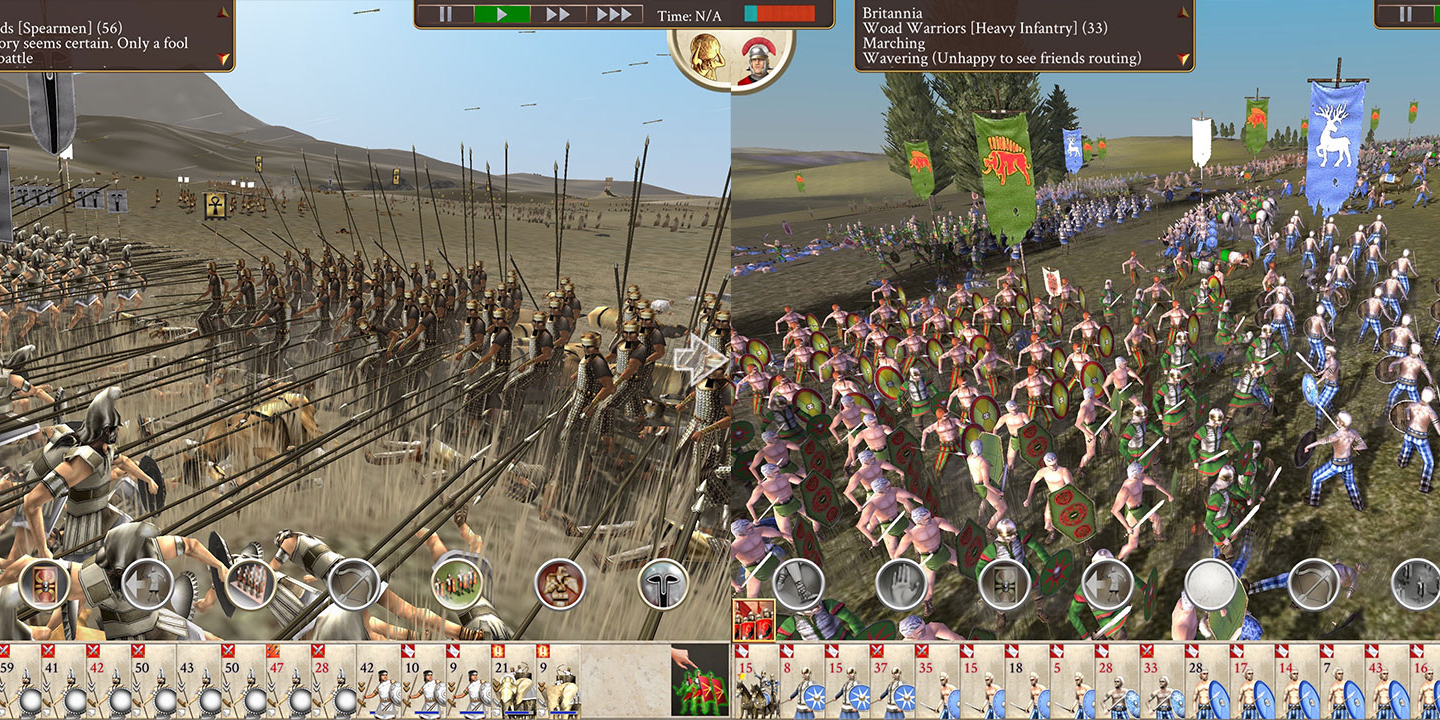Select the helmet icon on the left panel
Screen dimensions: 1440x720
(662, 585)
